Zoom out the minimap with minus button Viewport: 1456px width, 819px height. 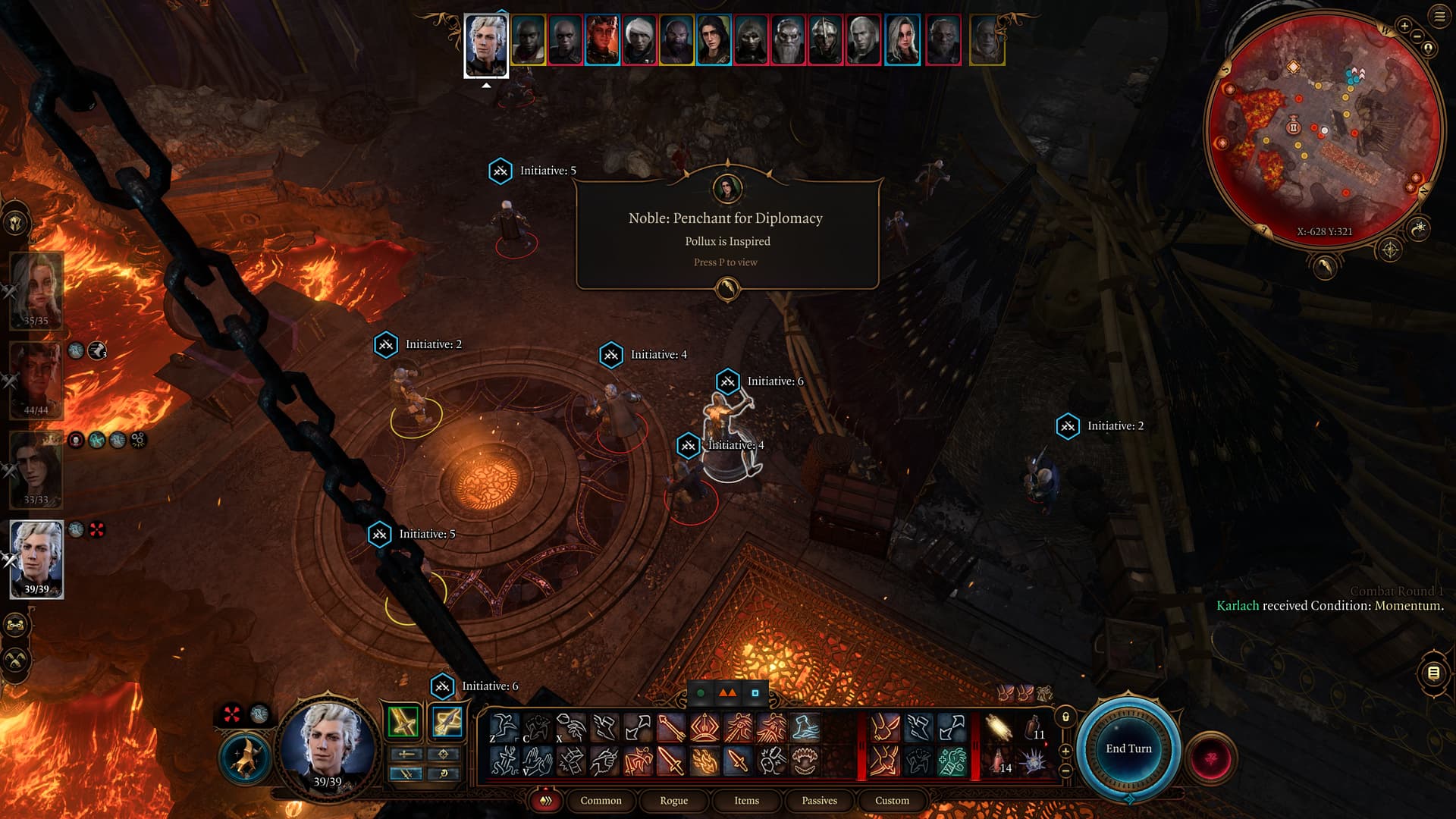click(x=1417, y=36)
